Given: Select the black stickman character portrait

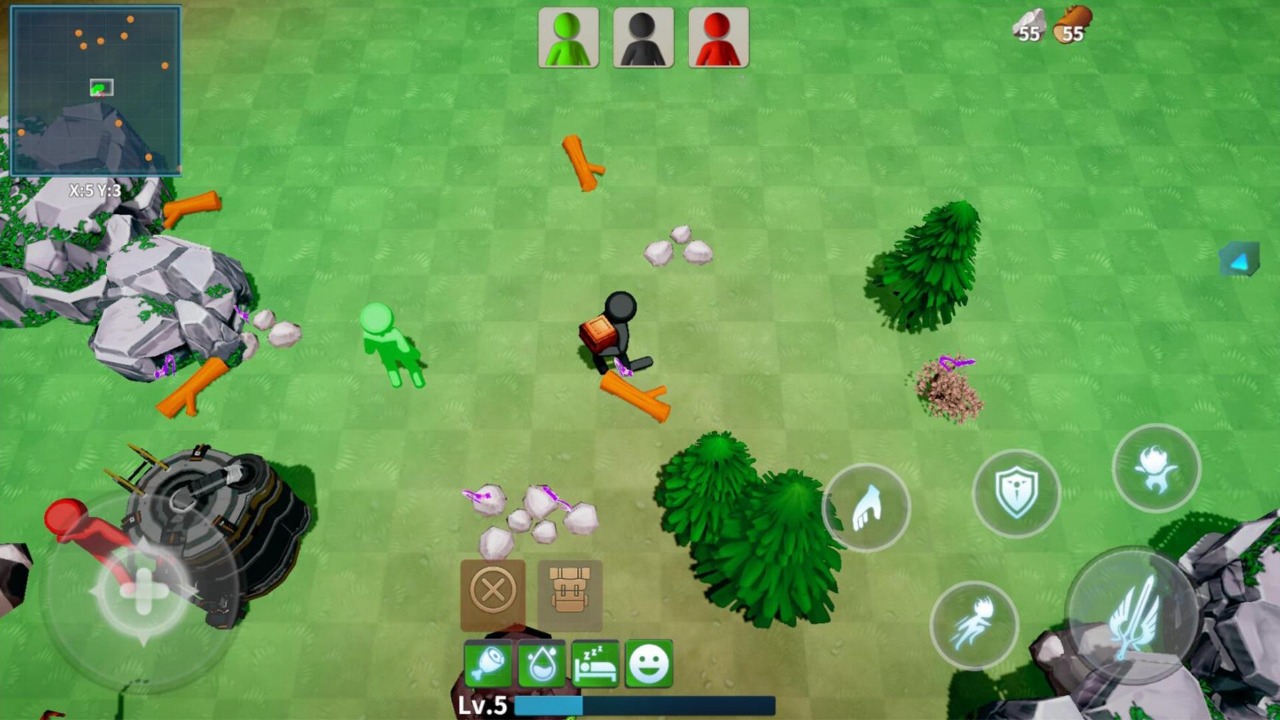Looking at the screenshot, I should click(643, 39).
